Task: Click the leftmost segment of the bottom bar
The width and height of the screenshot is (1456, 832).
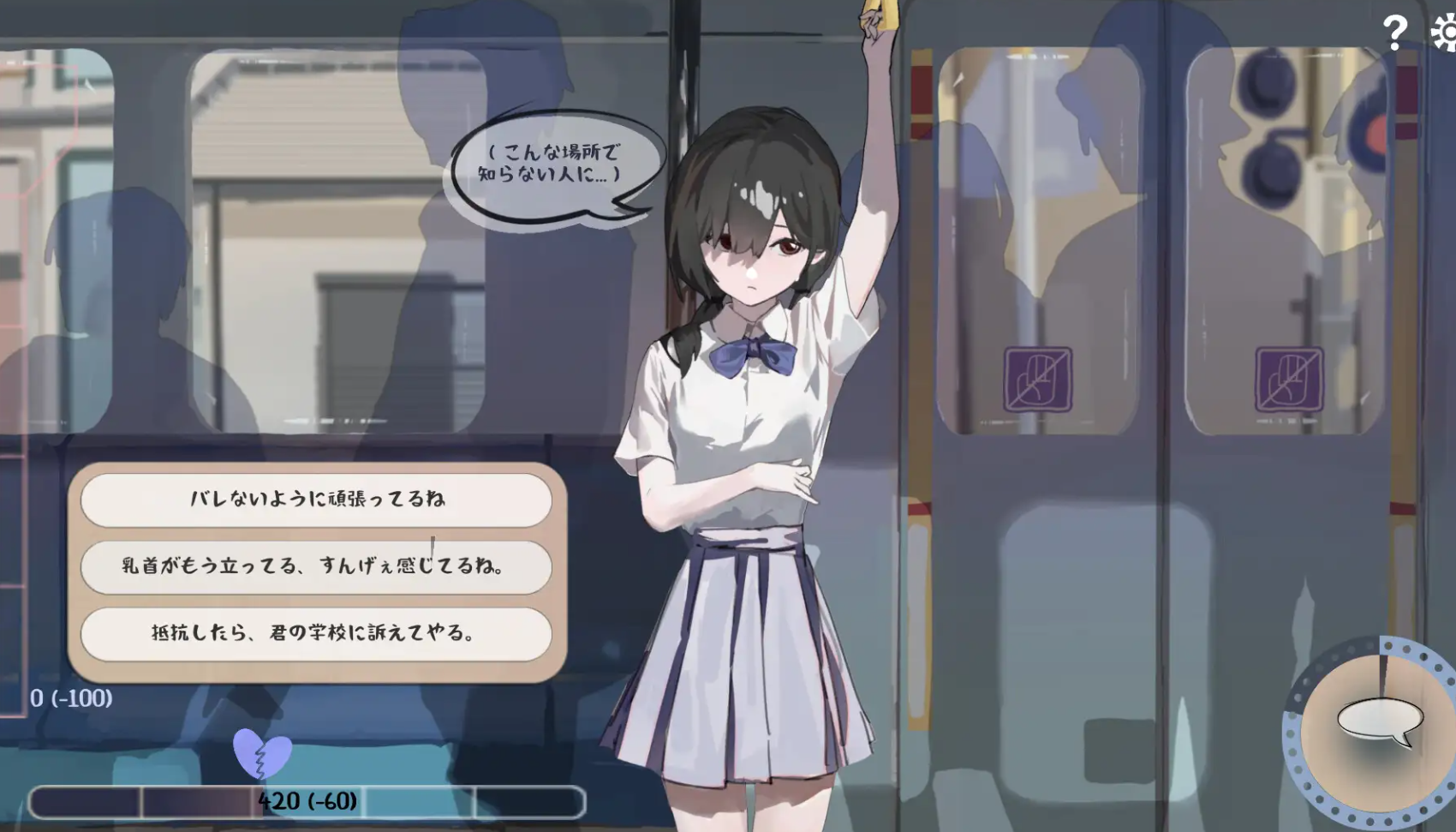Action: 86,801
